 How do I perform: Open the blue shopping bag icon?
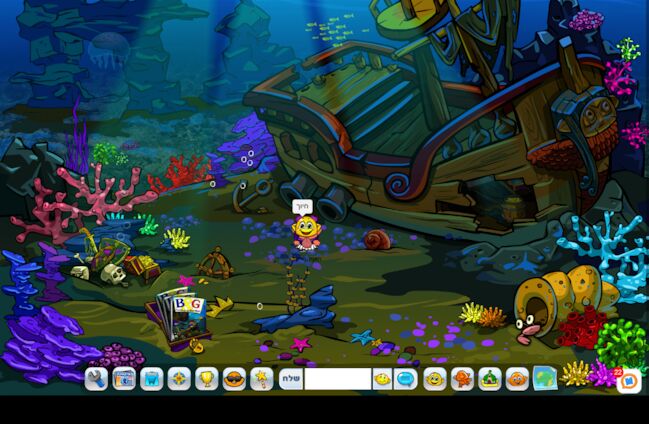pyautogui.click(x=152, y=379)
